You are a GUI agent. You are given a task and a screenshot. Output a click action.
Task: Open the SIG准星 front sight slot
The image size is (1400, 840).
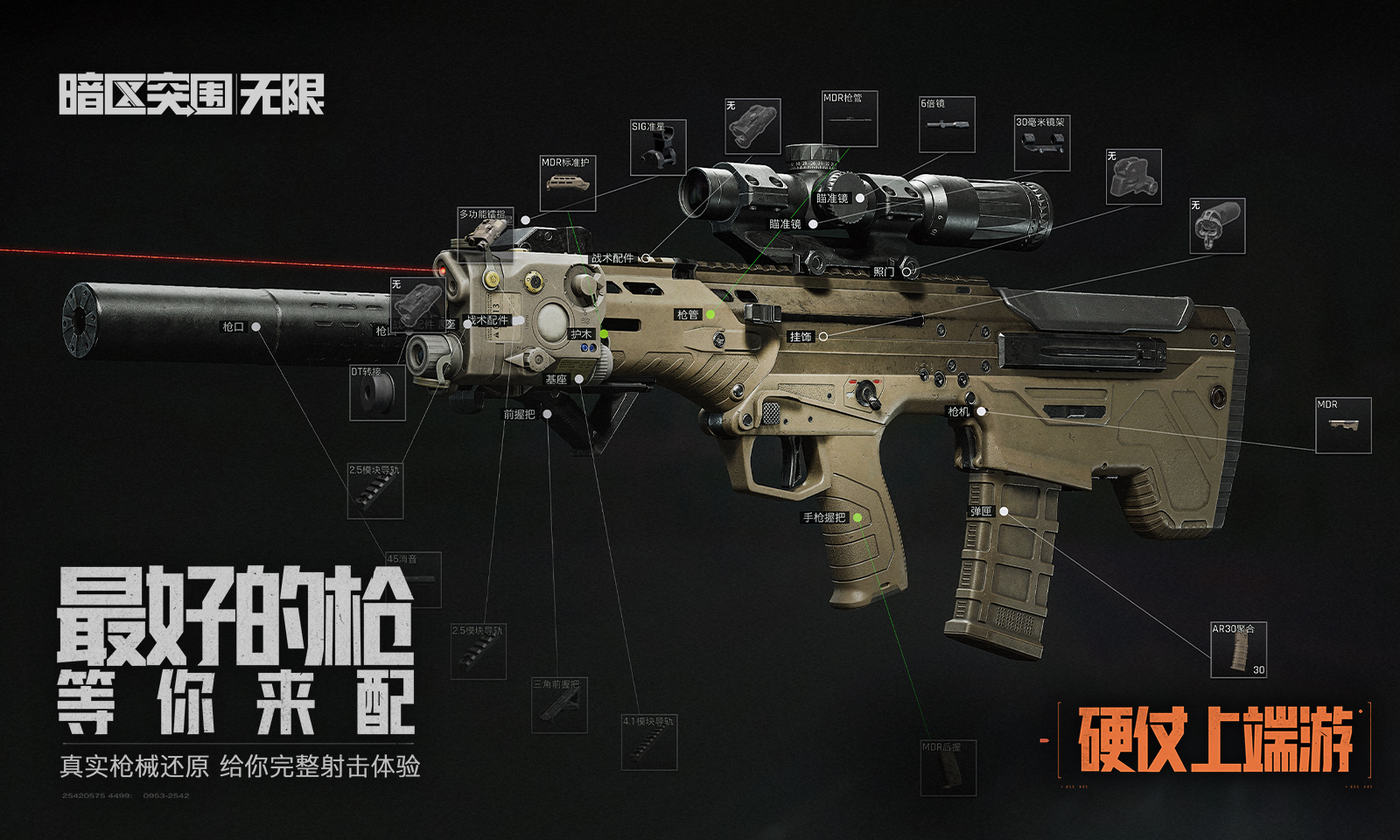click(658, 148)
